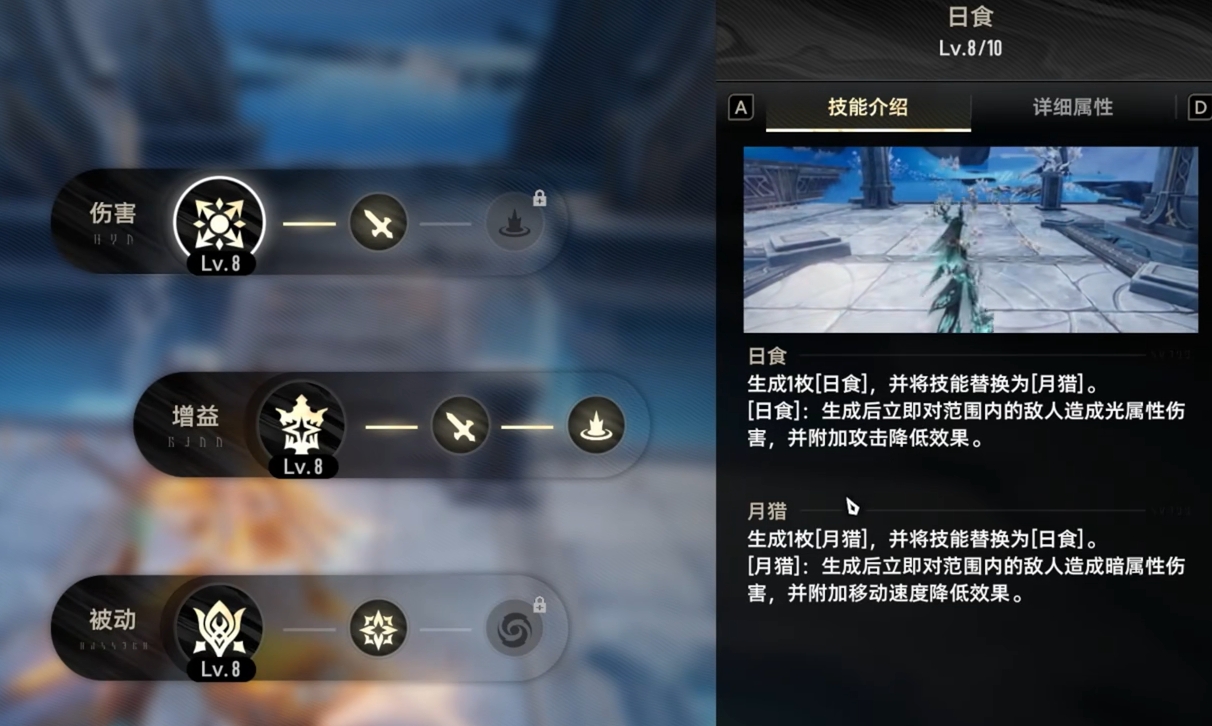Play the 日食 skill preview video
Screen dimensions: 1212x726
(970, 239)
